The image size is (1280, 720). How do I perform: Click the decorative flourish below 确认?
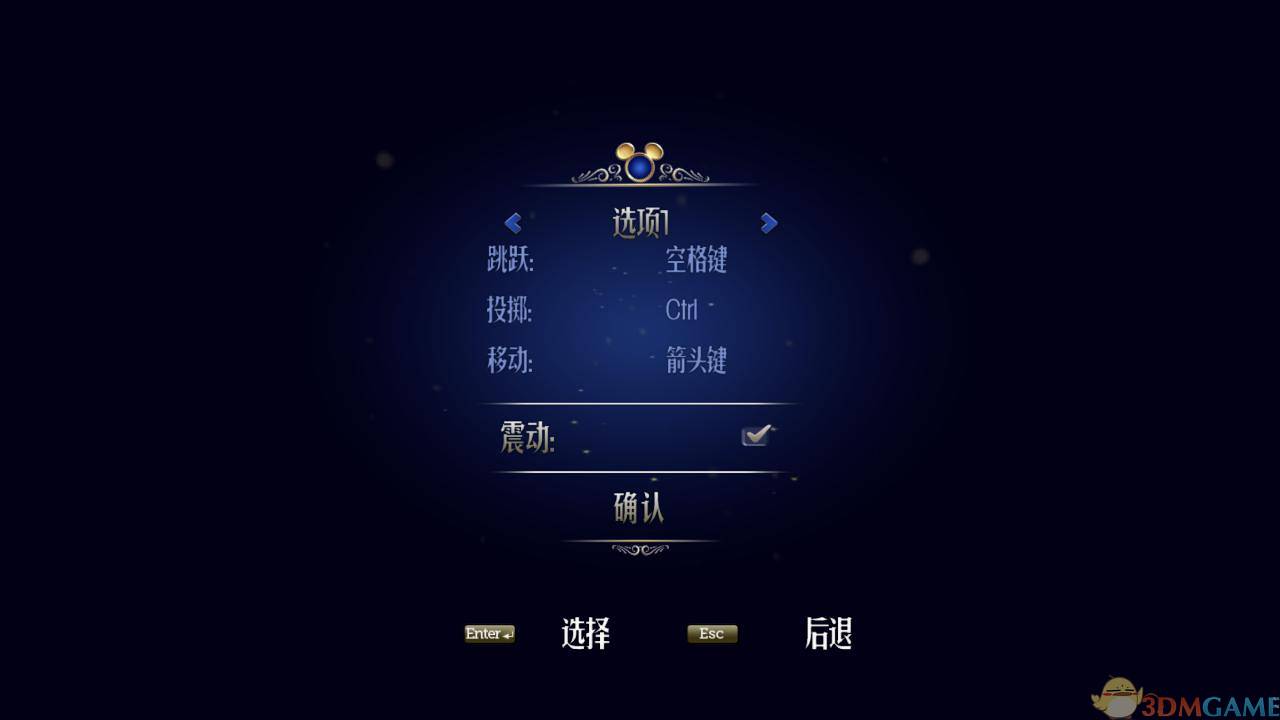[x=640, y=548]
